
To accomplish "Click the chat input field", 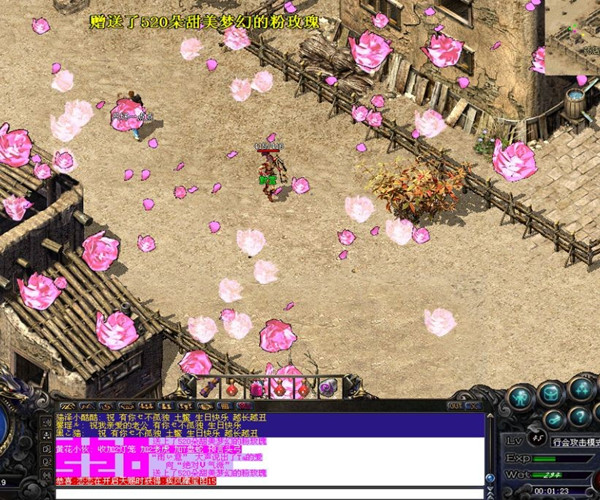I will (x=250, y=493).
